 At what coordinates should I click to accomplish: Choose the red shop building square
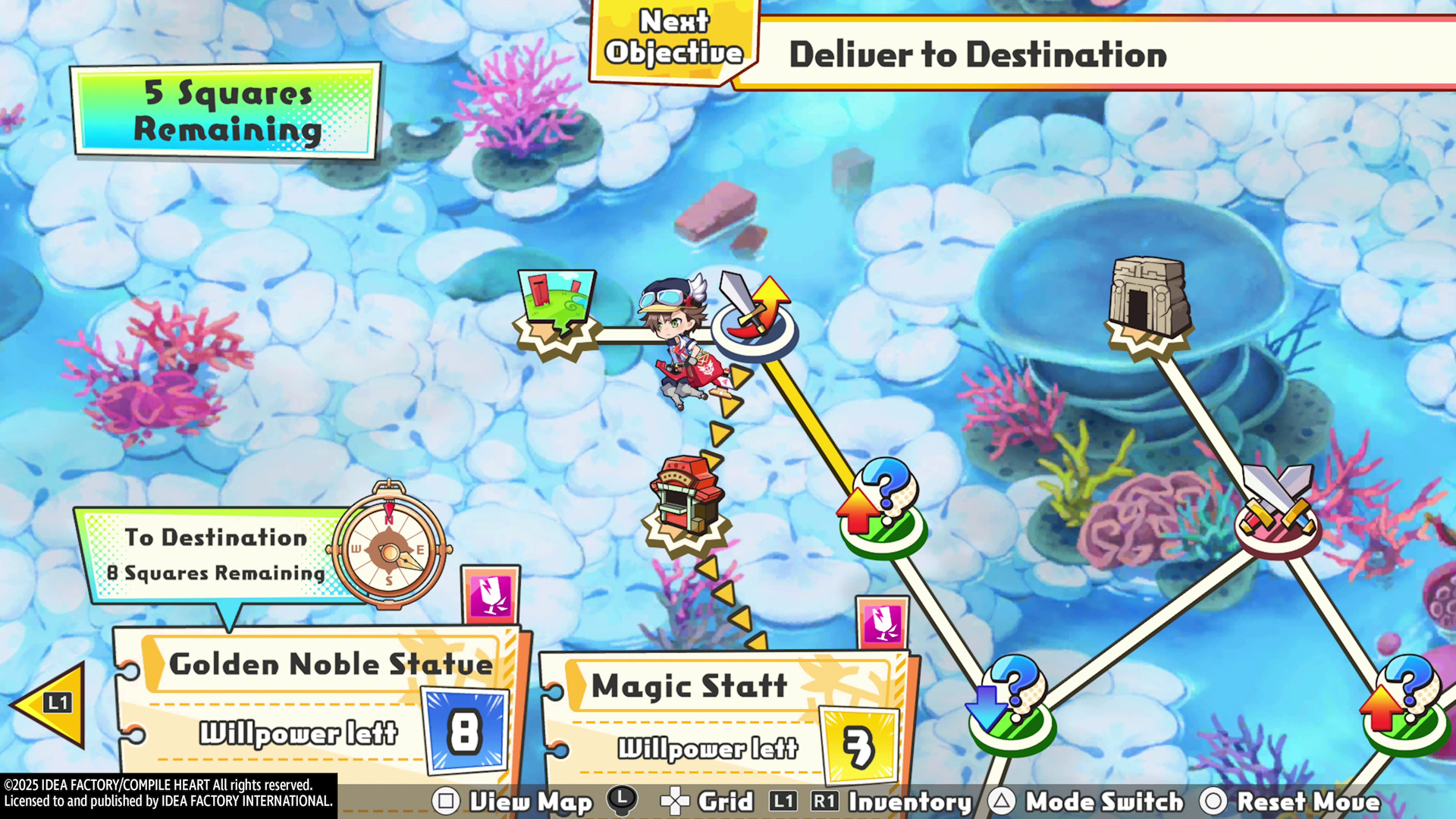[686, 500]
